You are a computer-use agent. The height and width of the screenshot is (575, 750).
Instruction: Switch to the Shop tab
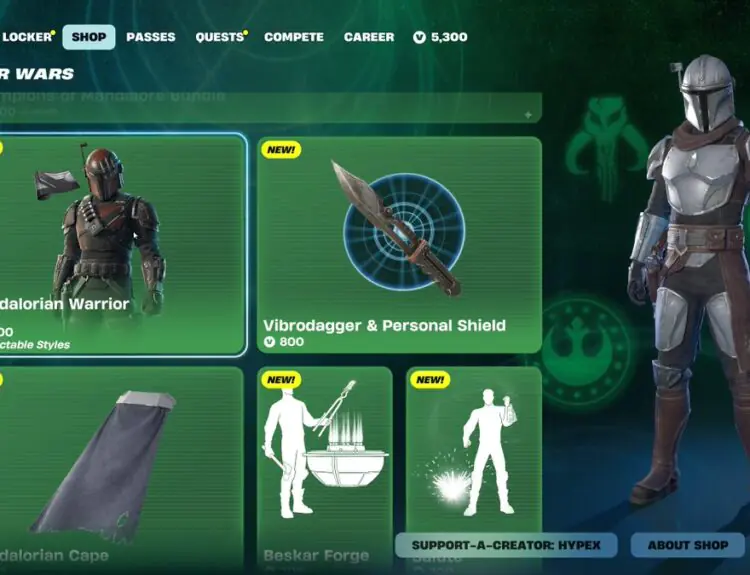(x=89, y=37)
